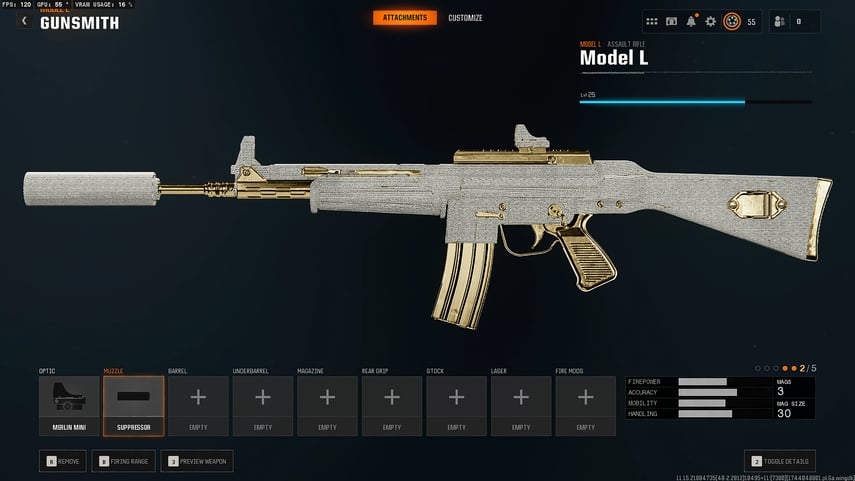Go back using the arrow beside Gunsmith

24,21
